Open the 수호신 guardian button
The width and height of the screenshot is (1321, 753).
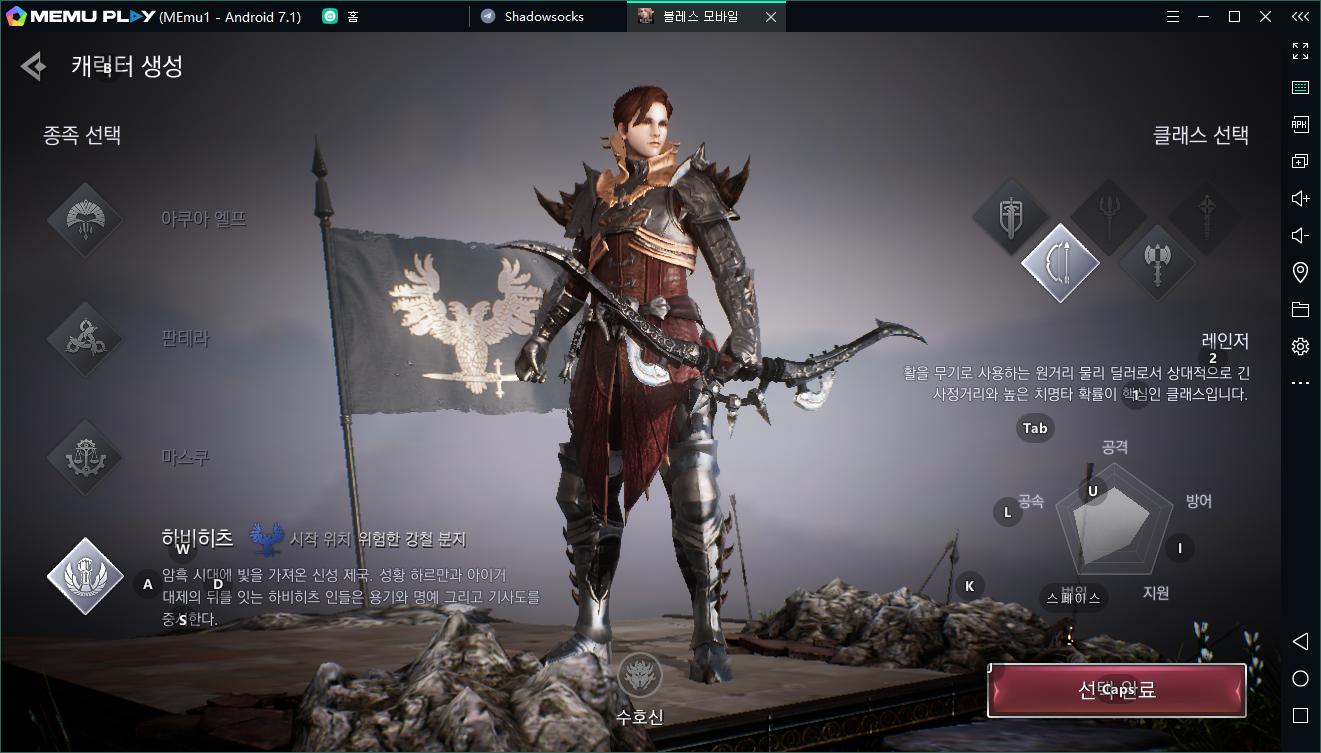click(639, 677)
